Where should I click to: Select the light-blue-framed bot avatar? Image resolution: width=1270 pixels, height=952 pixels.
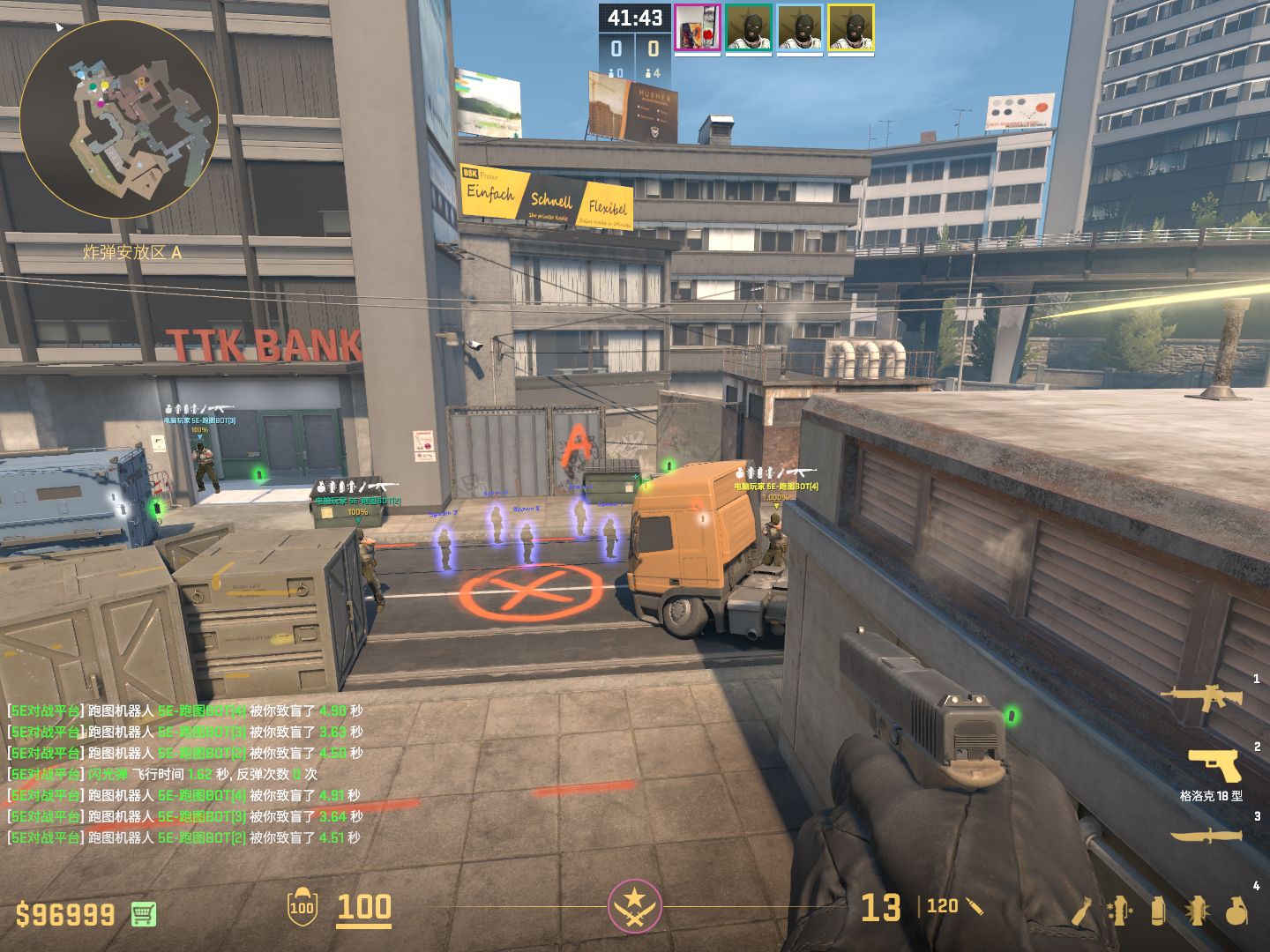tap(800, 28)
